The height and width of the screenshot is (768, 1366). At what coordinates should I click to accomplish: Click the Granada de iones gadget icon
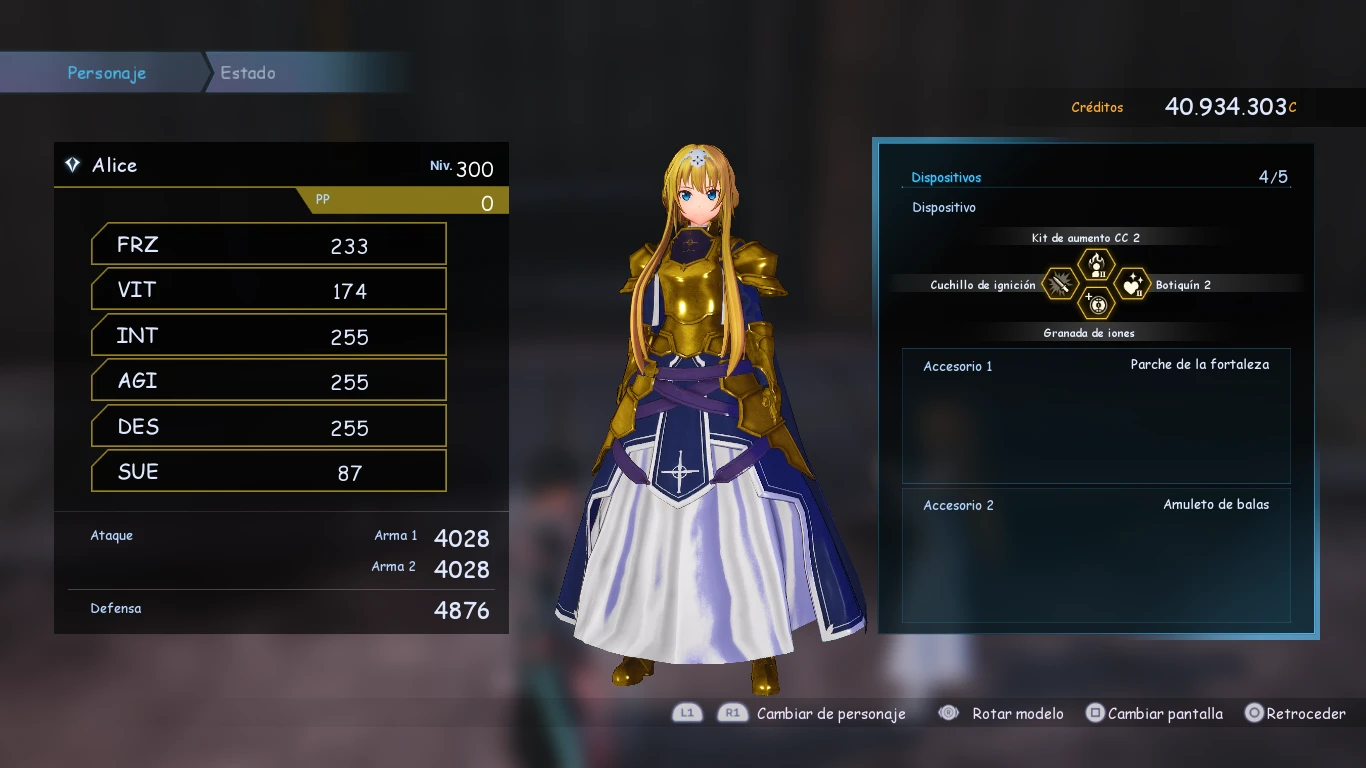point(1097,304)
